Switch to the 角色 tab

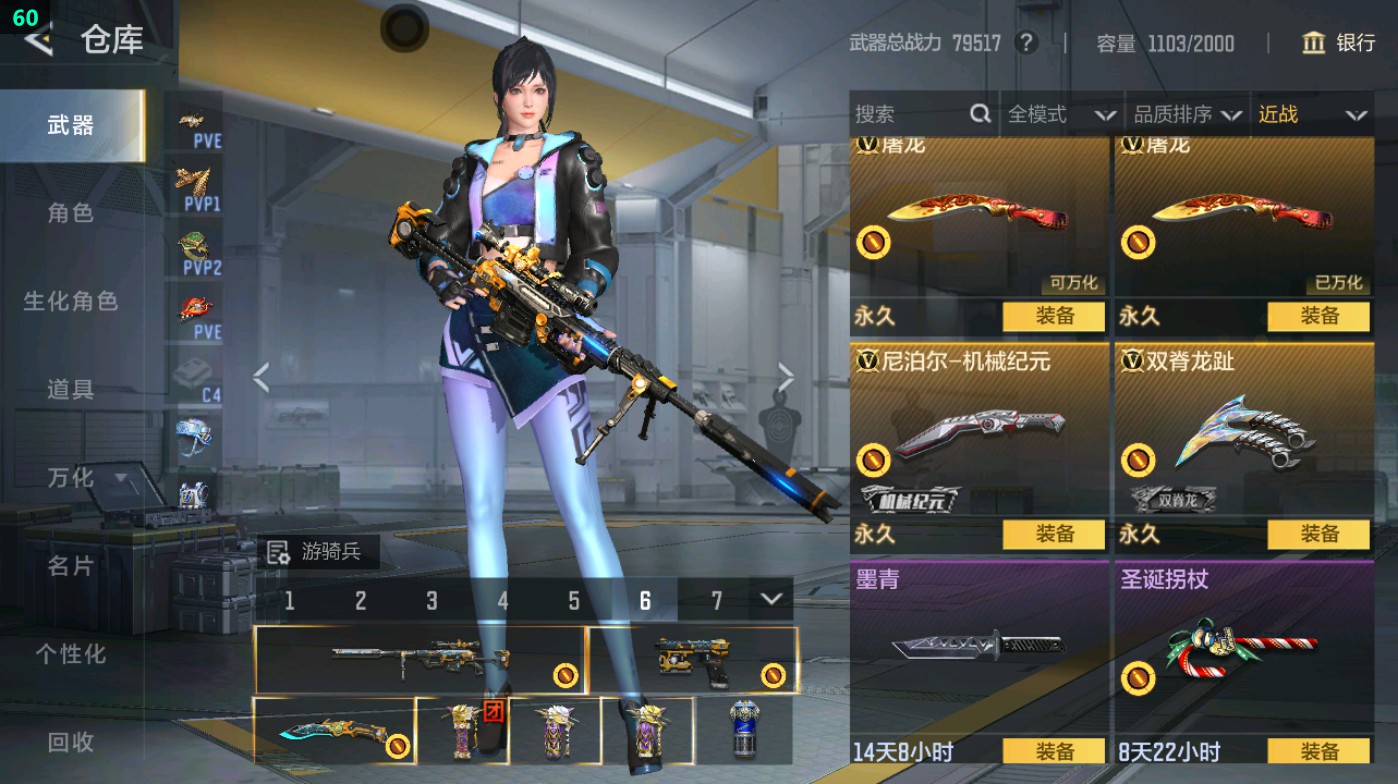[70, 213]
